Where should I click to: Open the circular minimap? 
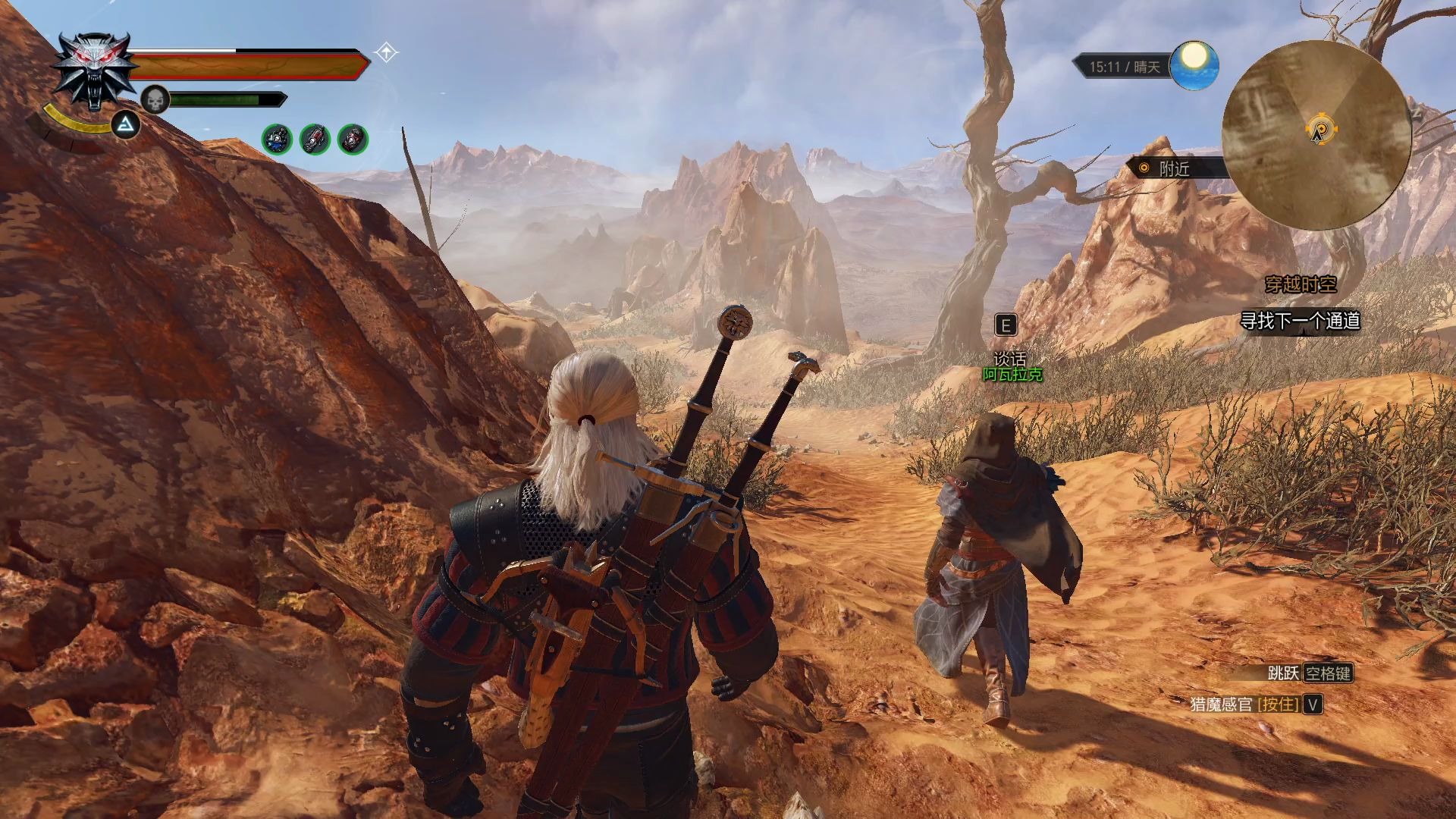(1316, 135)
